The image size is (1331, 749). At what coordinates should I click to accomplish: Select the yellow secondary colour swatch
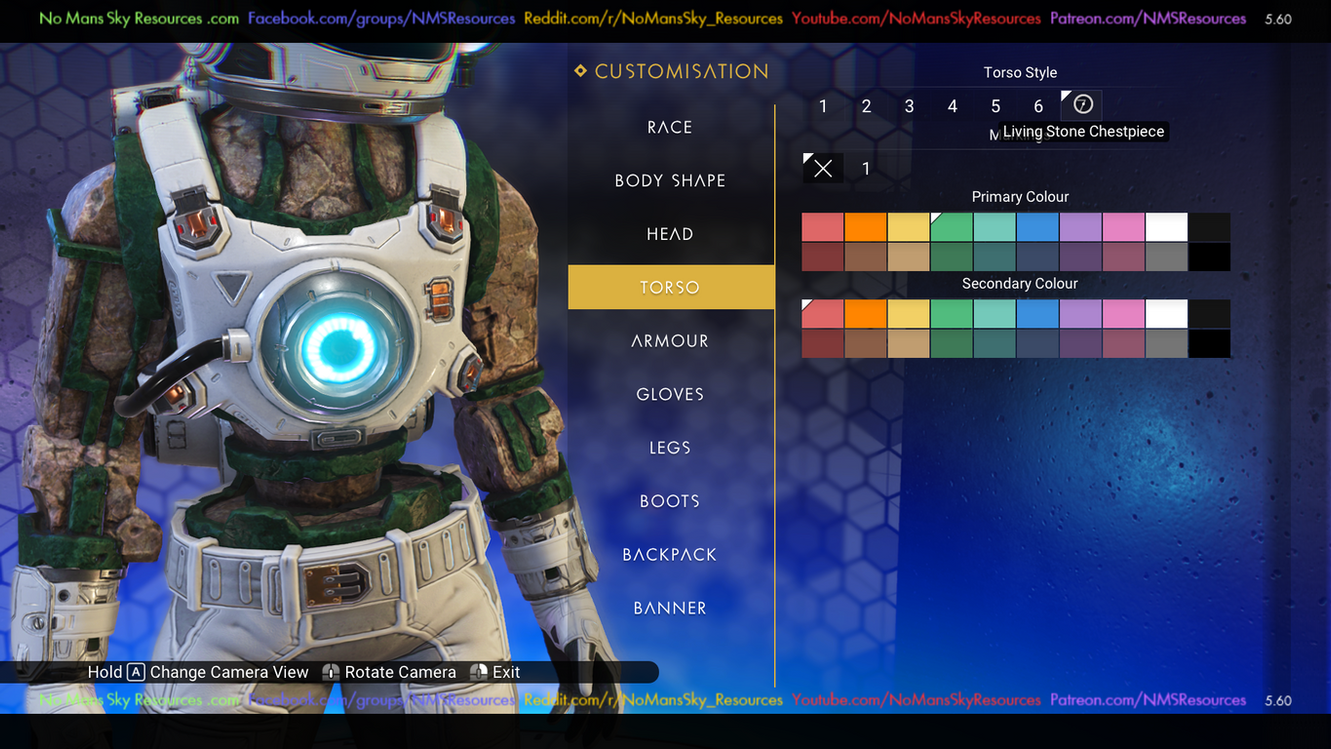pyautogui.click(x=908, y=314)
